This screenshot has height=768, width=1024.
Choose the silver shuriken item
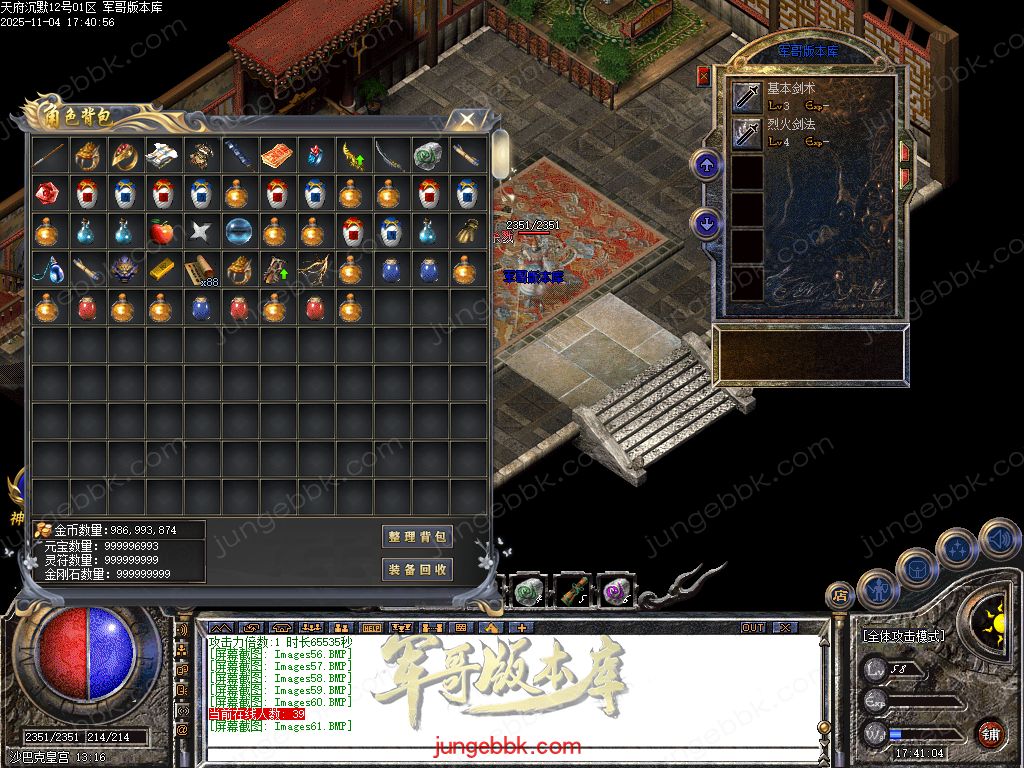pos(199,232)
